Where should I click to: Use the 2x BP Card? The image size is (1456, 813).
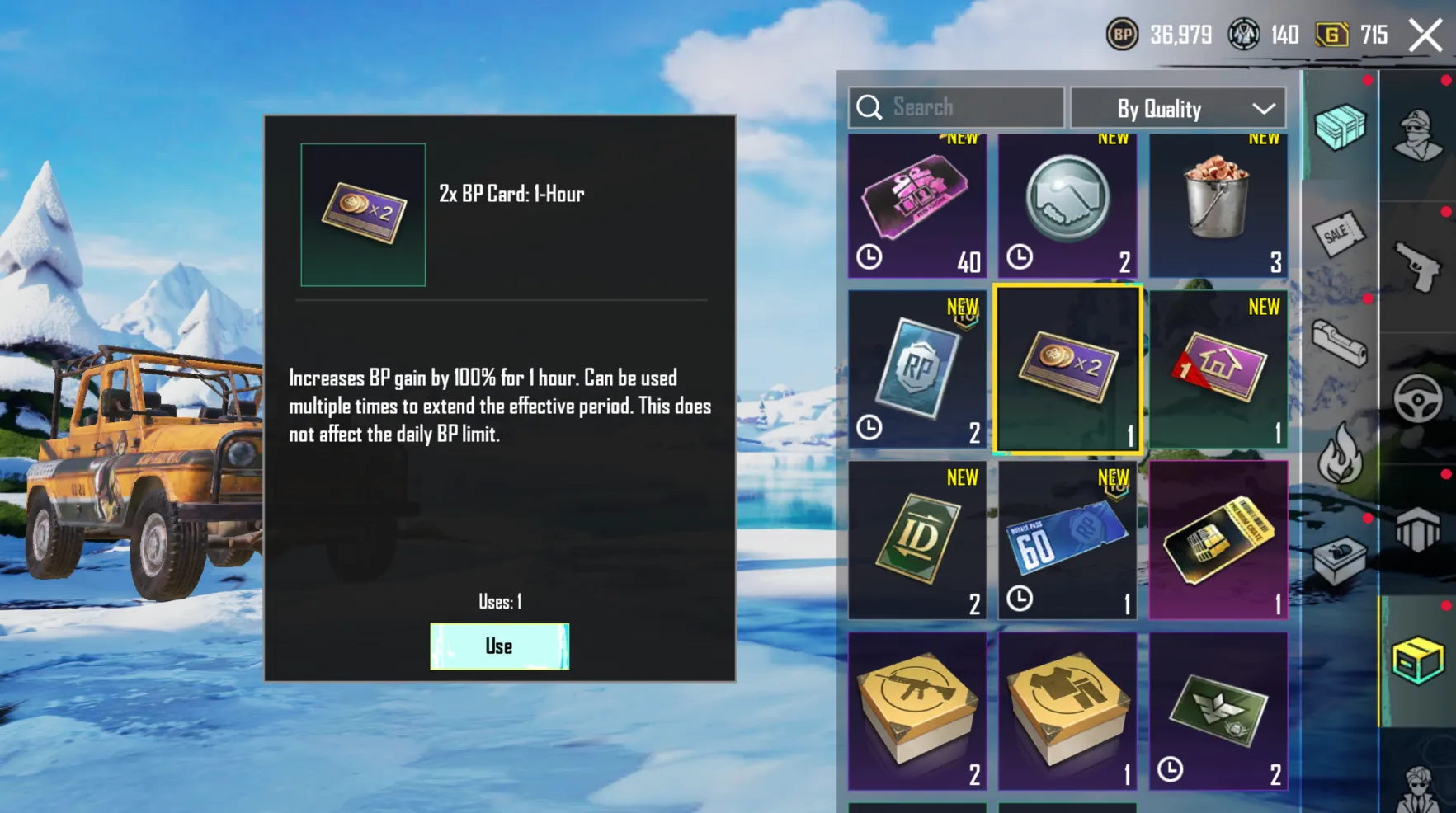[499, 646]
